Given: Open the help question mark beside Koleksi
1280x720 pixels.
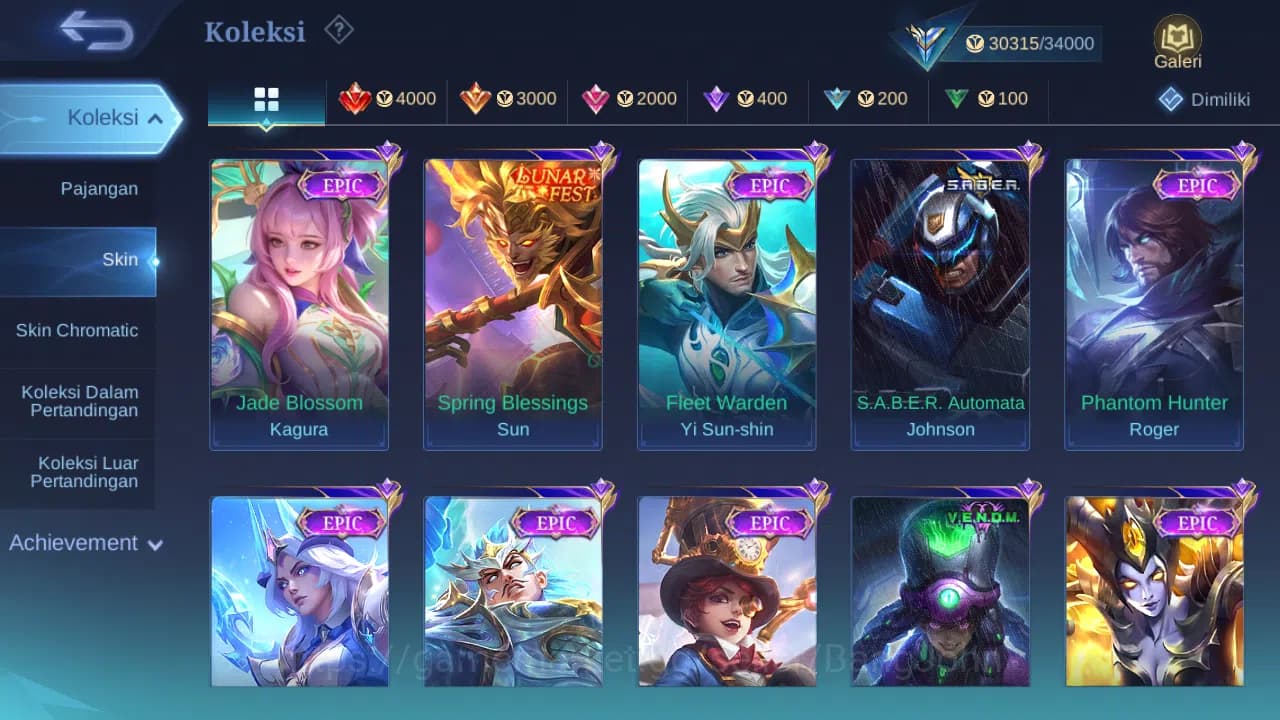Looking at the screenshot, I should click(339, 30).
